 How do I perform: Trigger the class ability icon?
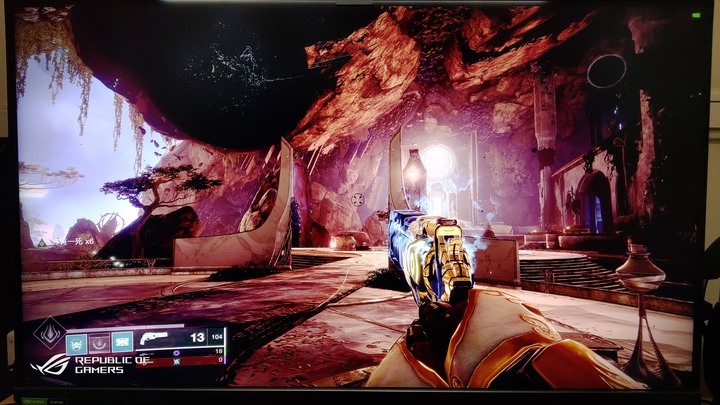122,342
